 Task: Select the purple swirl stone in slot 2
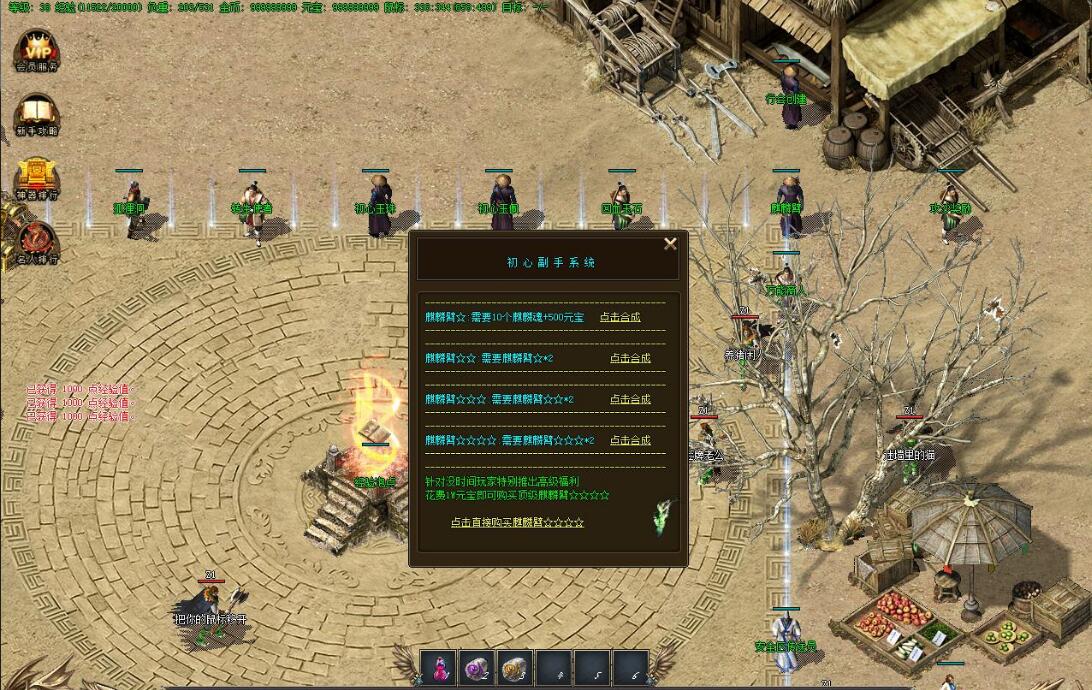476,668
